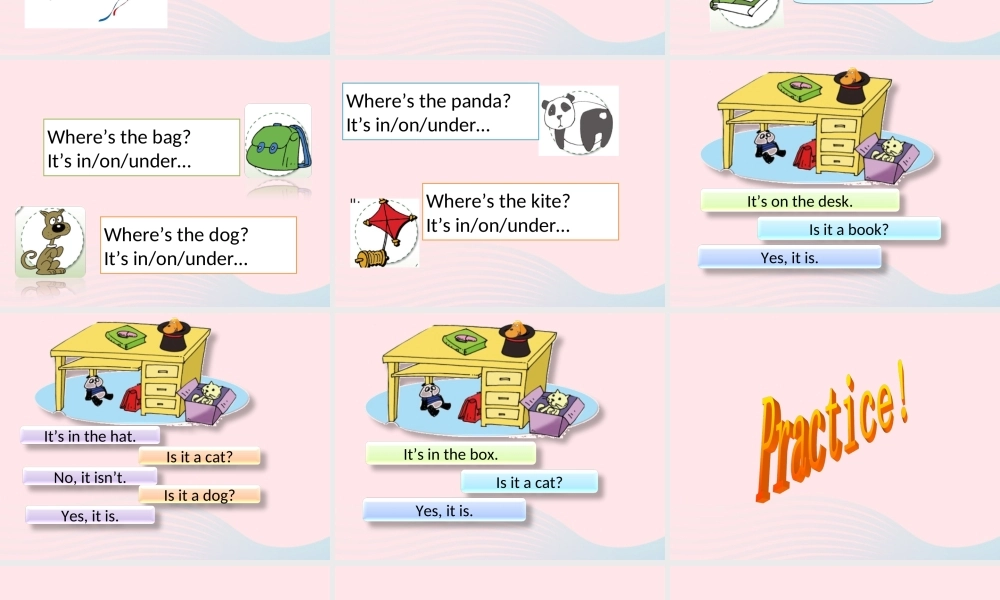Open the slide asking where the bag is

165,182
